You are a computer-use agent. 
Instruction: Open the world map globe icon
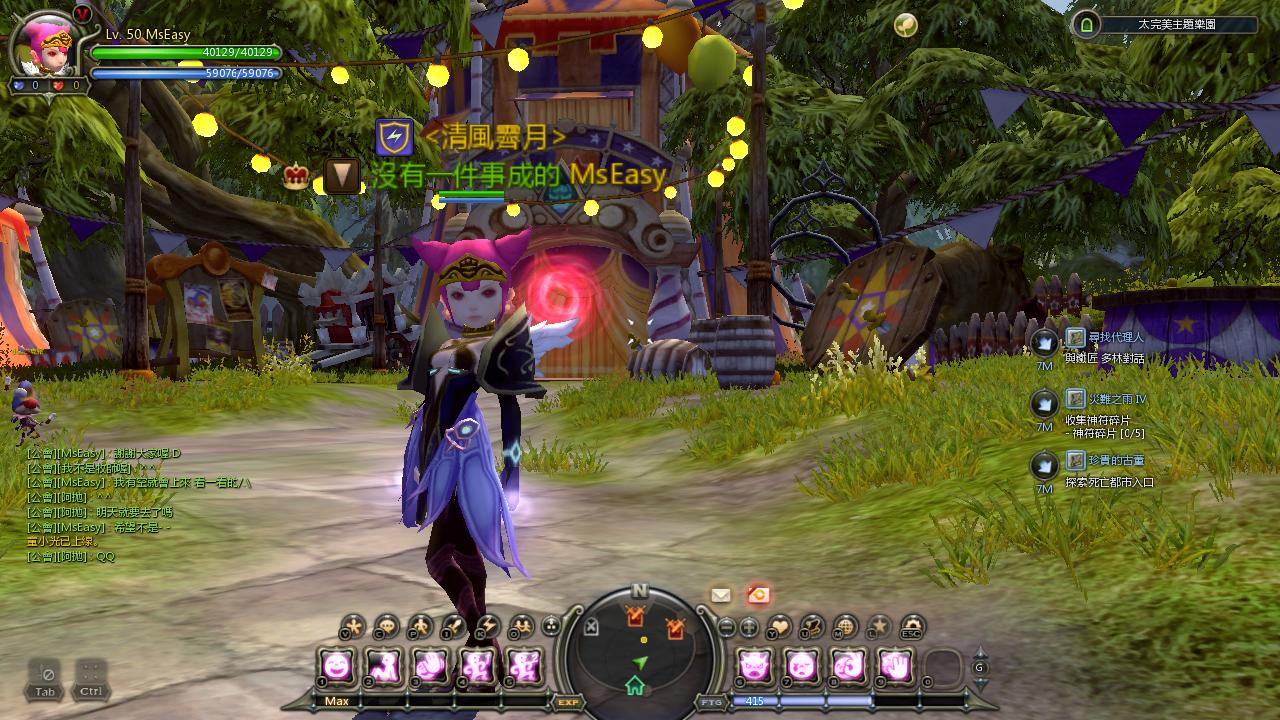coord(845,627)
